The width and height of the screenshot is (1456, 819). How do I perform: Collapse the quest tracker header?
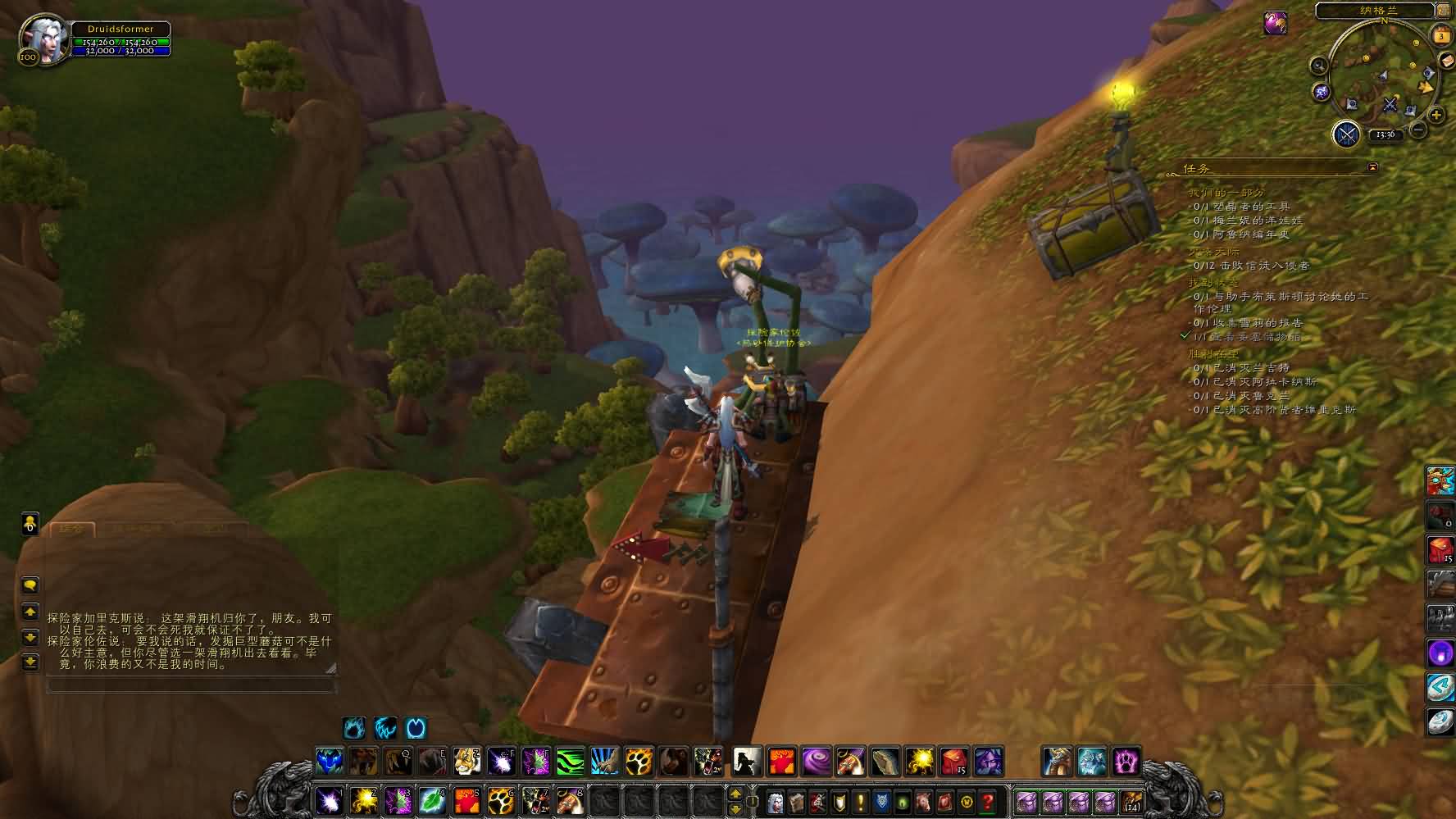tap(1372, 168)
